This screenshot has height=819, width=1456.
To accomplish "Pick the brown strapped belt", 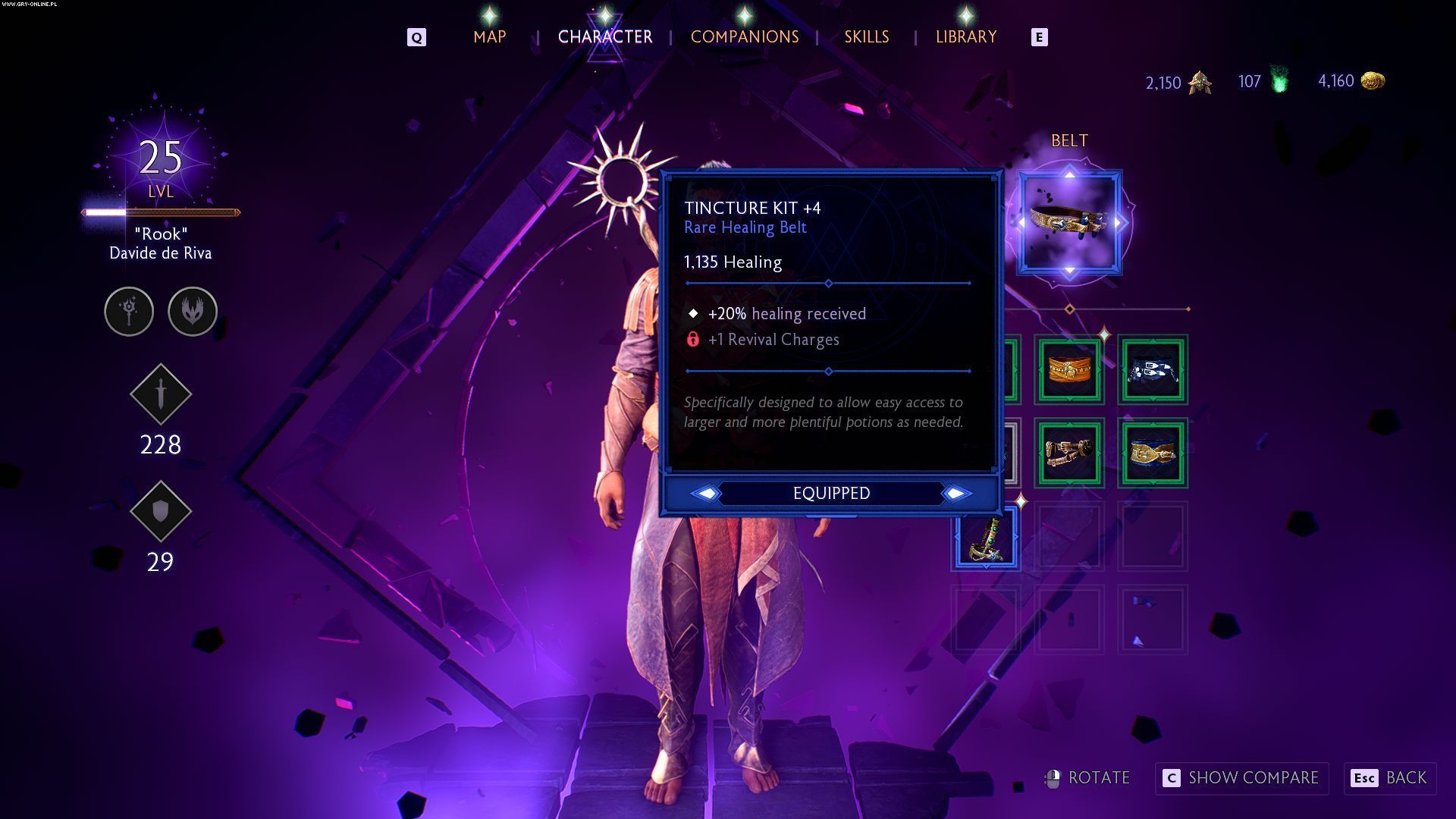I will tap(1069, 453).
